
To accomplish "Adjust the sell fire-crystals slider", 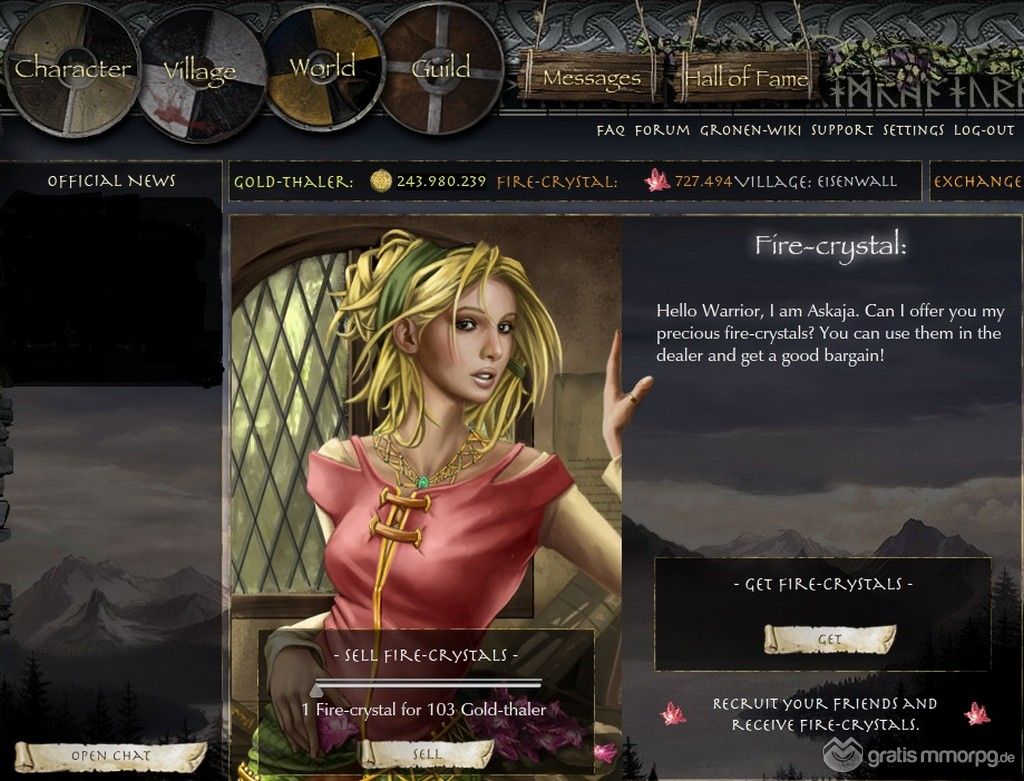I will coord(318,687).
